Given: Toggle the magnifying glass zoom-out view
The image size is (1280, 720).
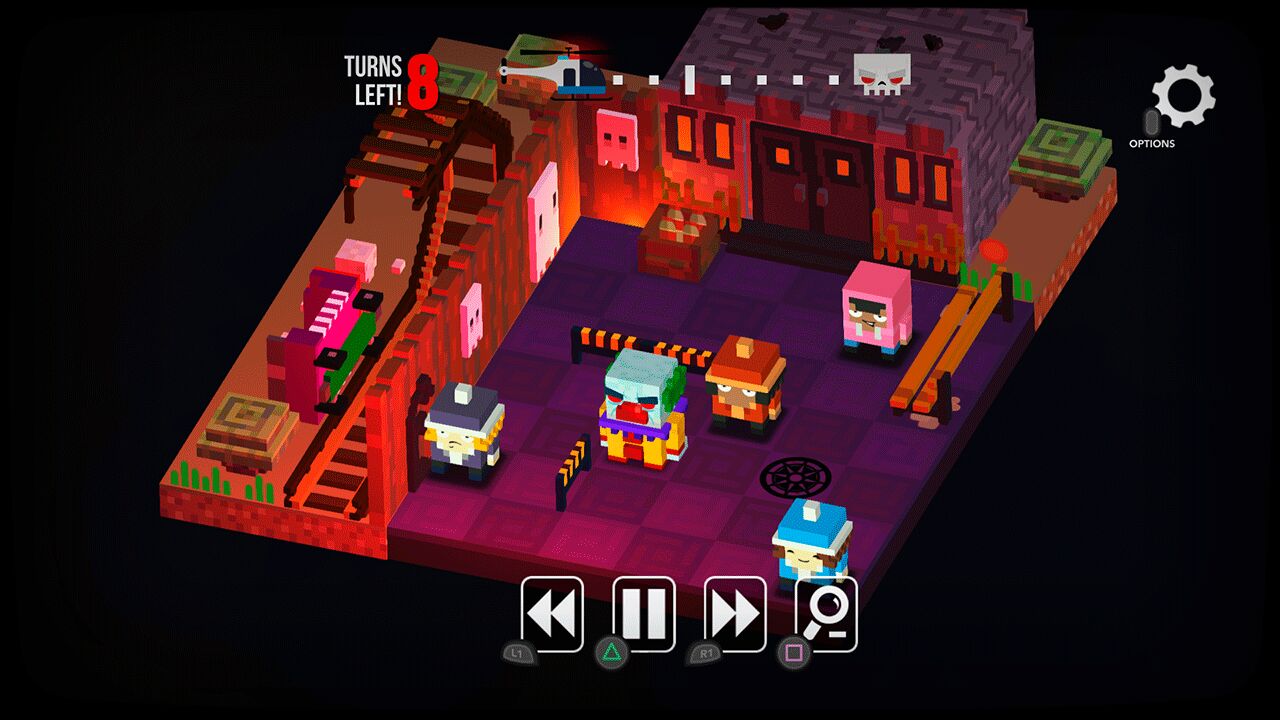Looking at the screenshot, I should (826, 616).
